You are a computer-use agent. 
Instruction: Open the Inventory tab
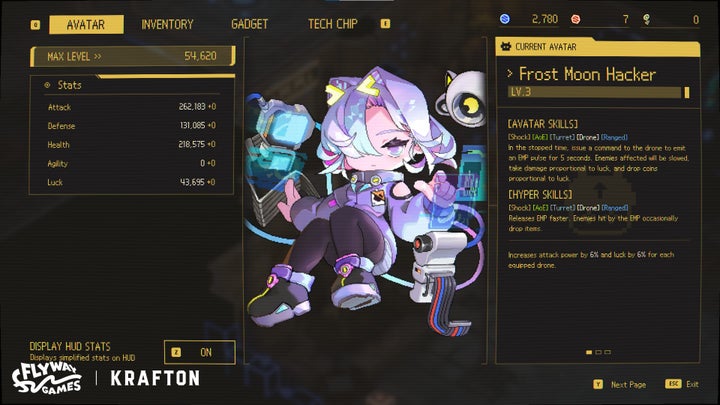(x=167, y=24)
